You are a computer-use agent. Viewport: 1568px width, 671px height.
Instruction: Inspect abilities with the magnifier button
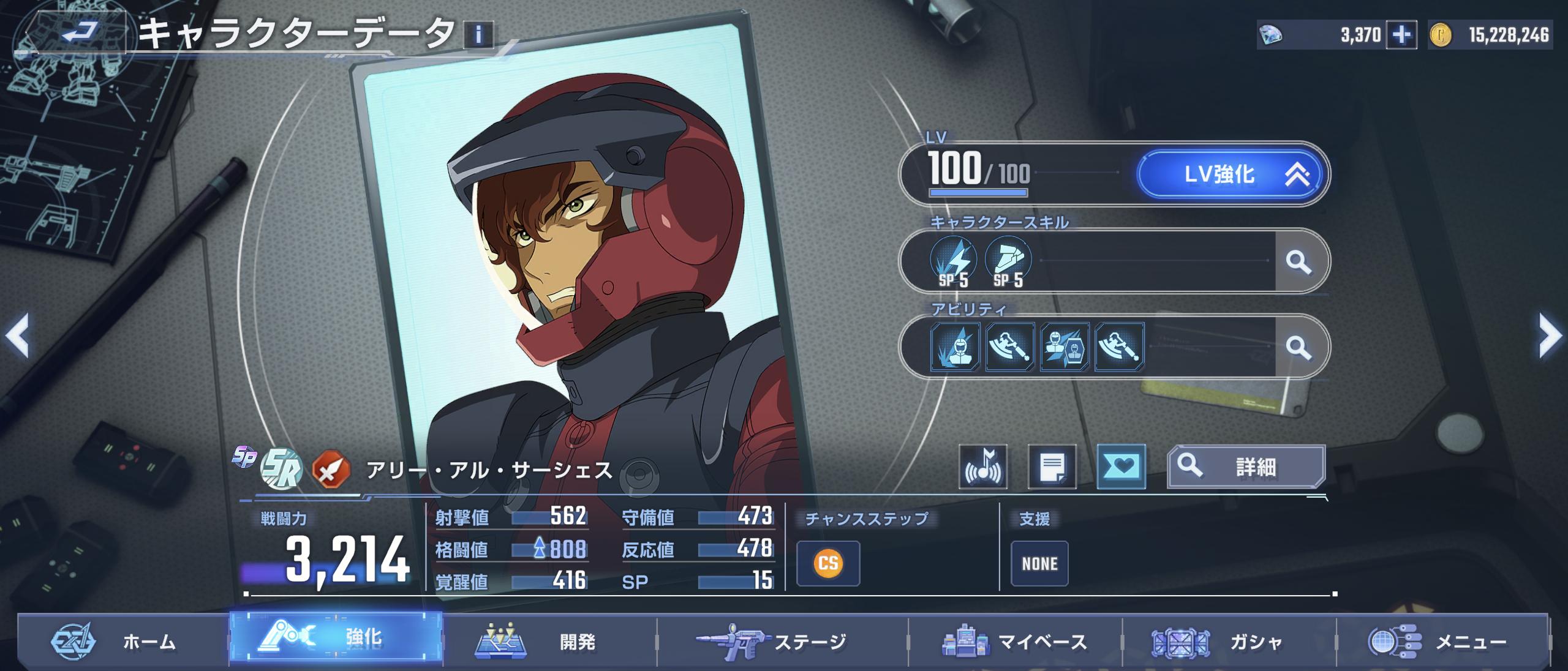(1298, 348)
